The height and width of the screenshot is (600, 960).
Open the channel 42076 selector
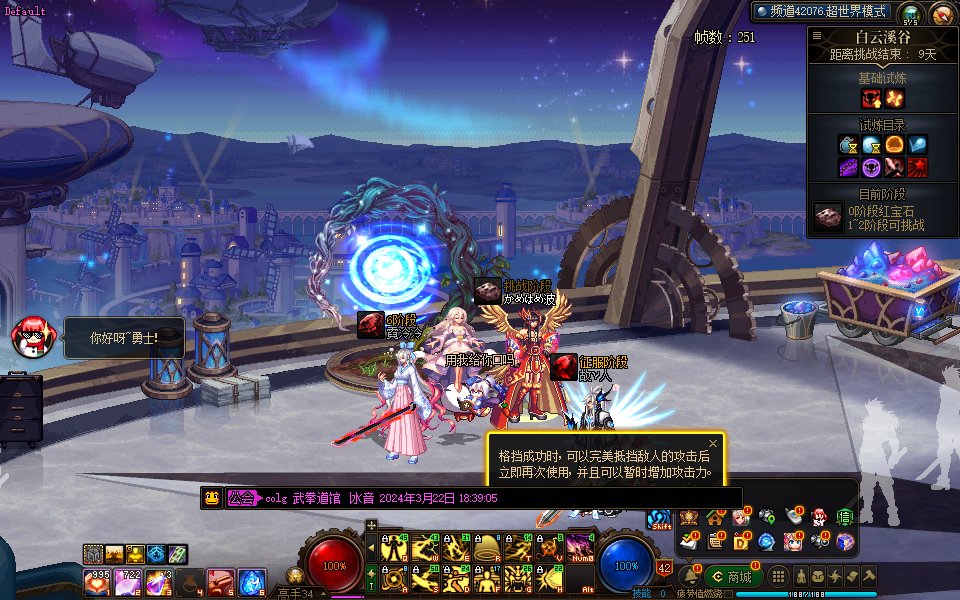822,11
